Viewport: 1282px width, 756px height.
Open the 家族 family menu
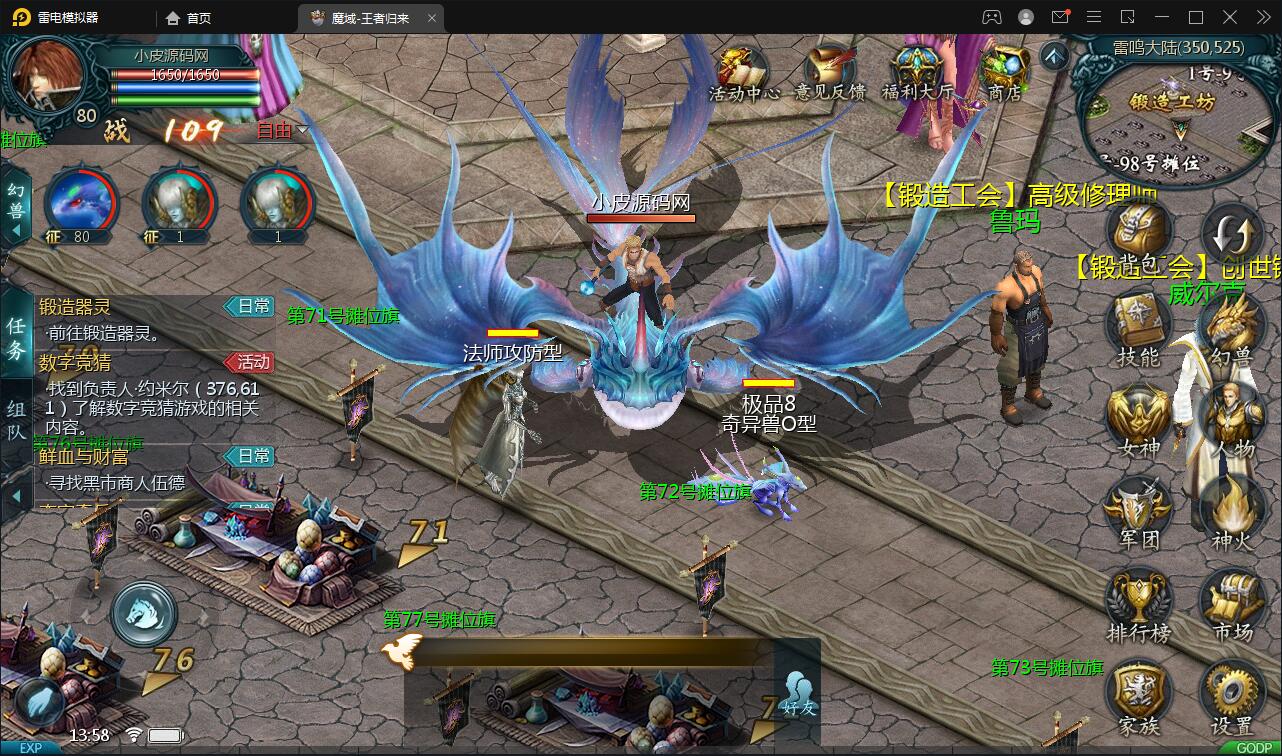tap(1139, 697)
